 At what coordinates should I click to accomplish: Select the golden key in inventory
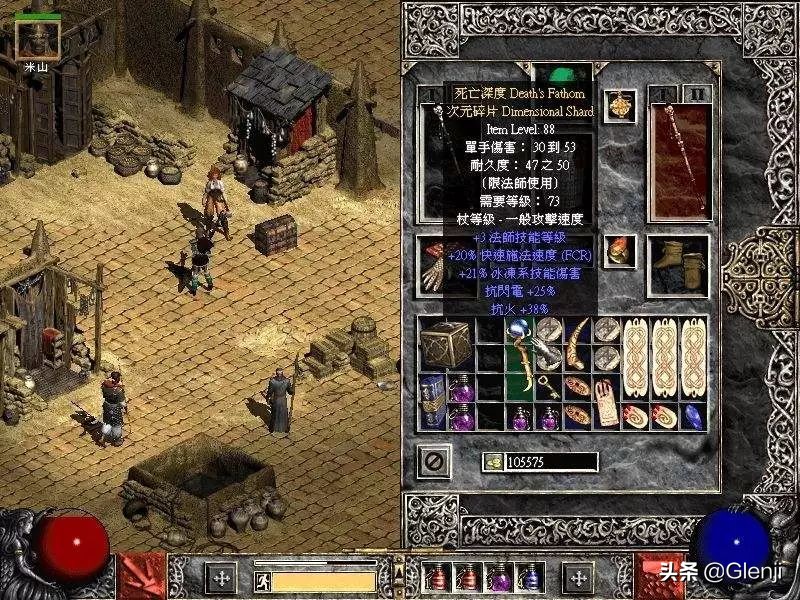(x=547, y=387)
